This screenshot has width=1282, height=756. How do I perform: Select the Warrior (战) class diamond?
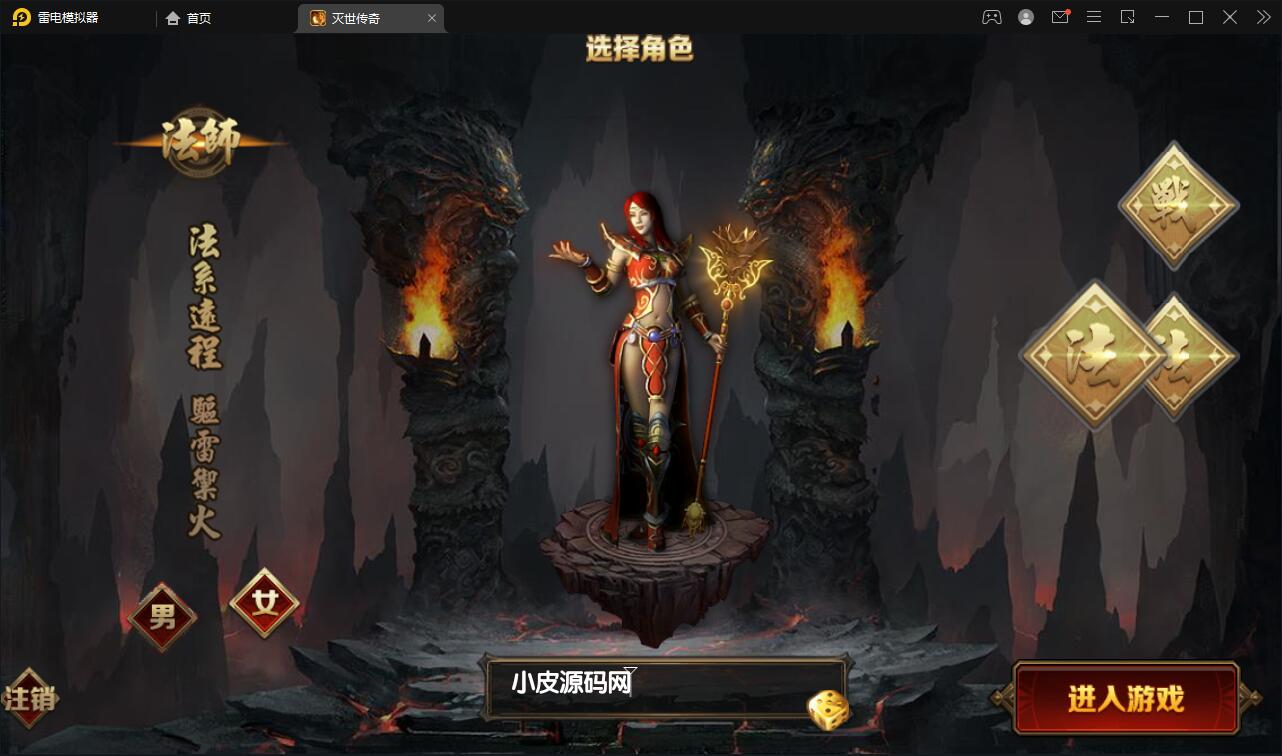point(1175,205)
